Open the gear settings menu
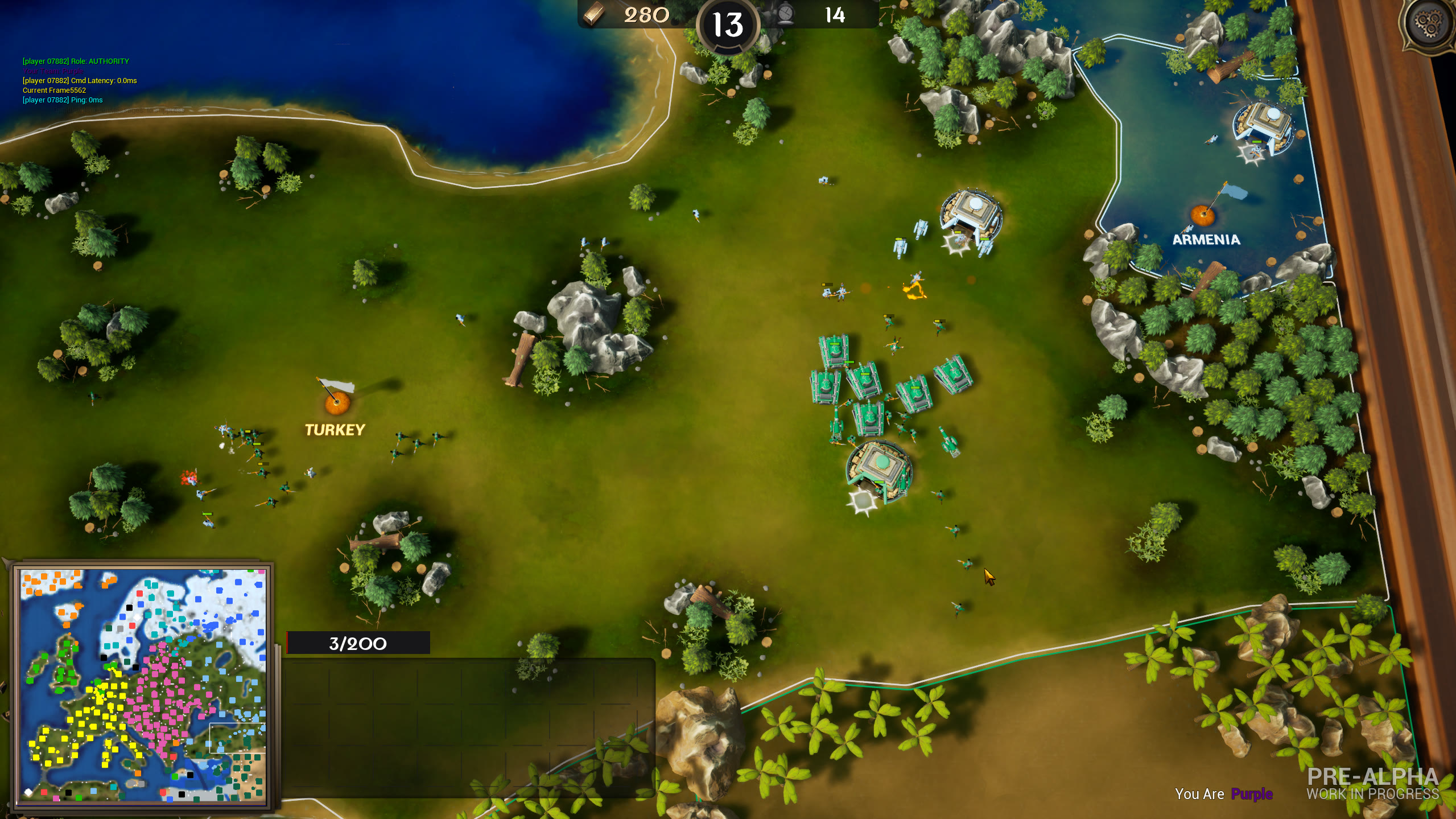1456x819 pixels. pos(1428,24)
